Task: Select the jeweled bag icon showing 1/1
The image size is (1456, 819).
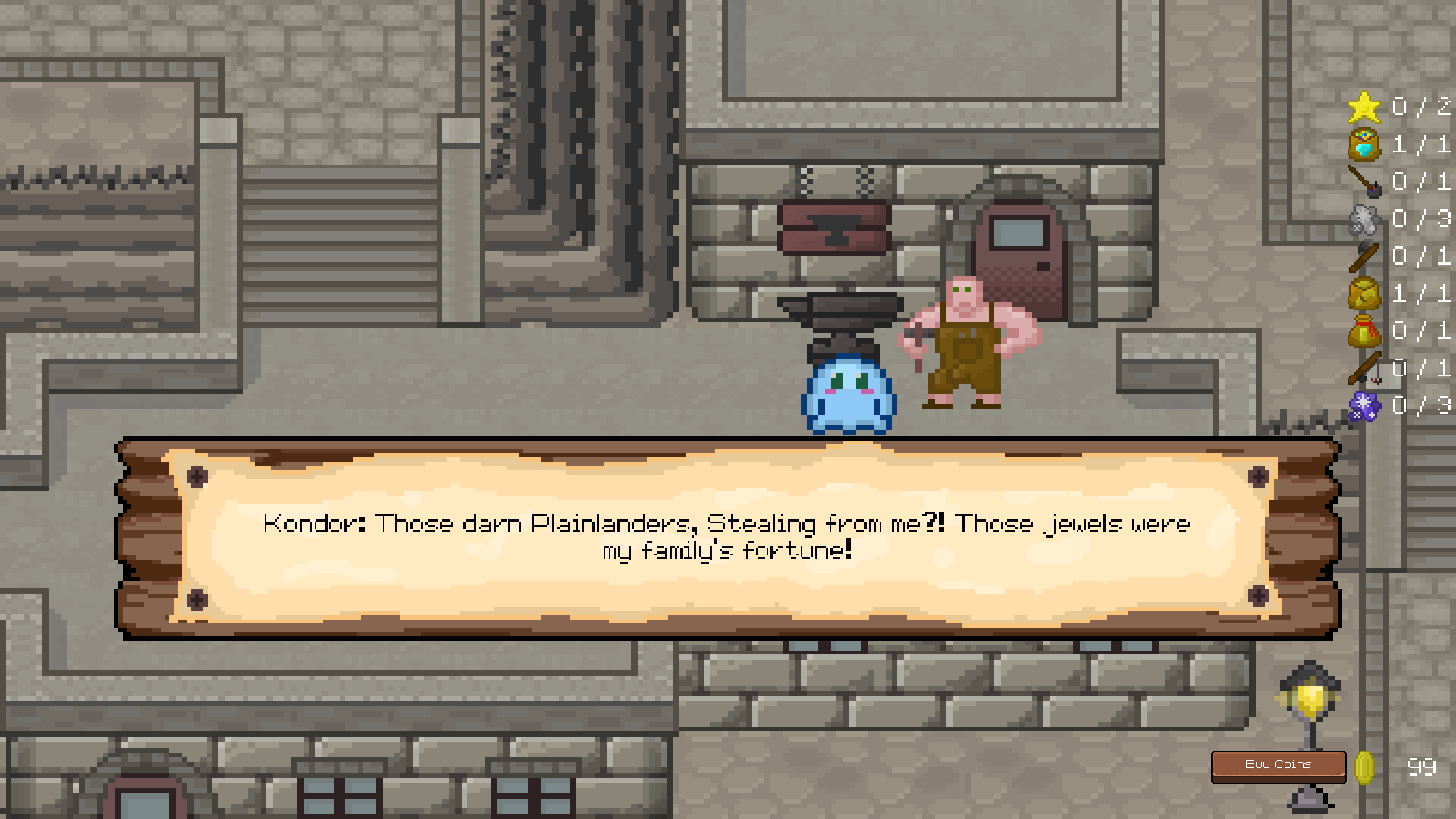Action: (x=1365, y=145)
